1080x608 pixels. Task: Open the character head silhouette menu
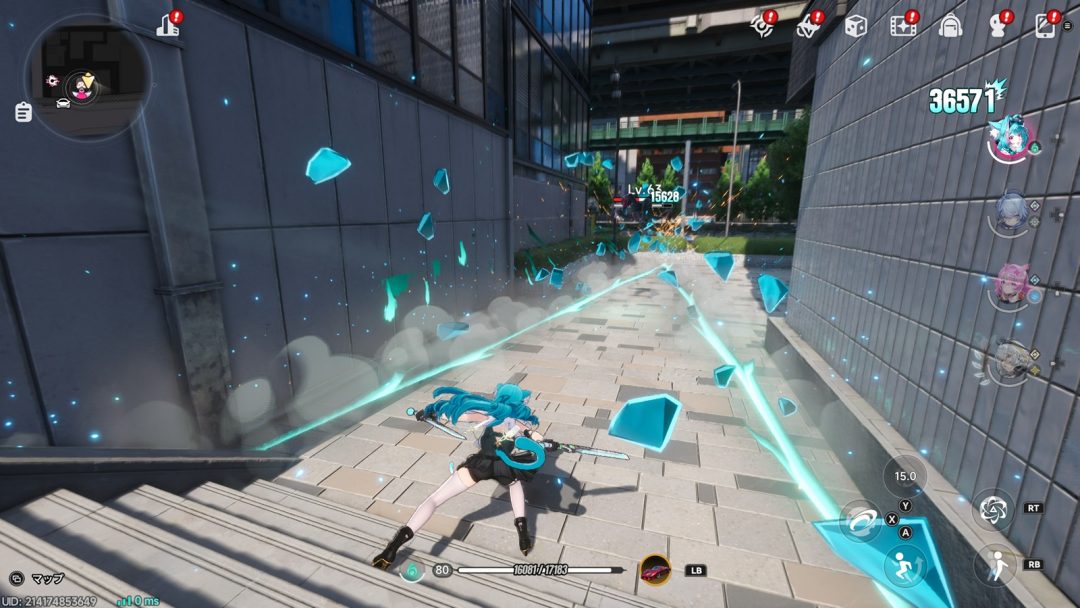coord(998,26)
